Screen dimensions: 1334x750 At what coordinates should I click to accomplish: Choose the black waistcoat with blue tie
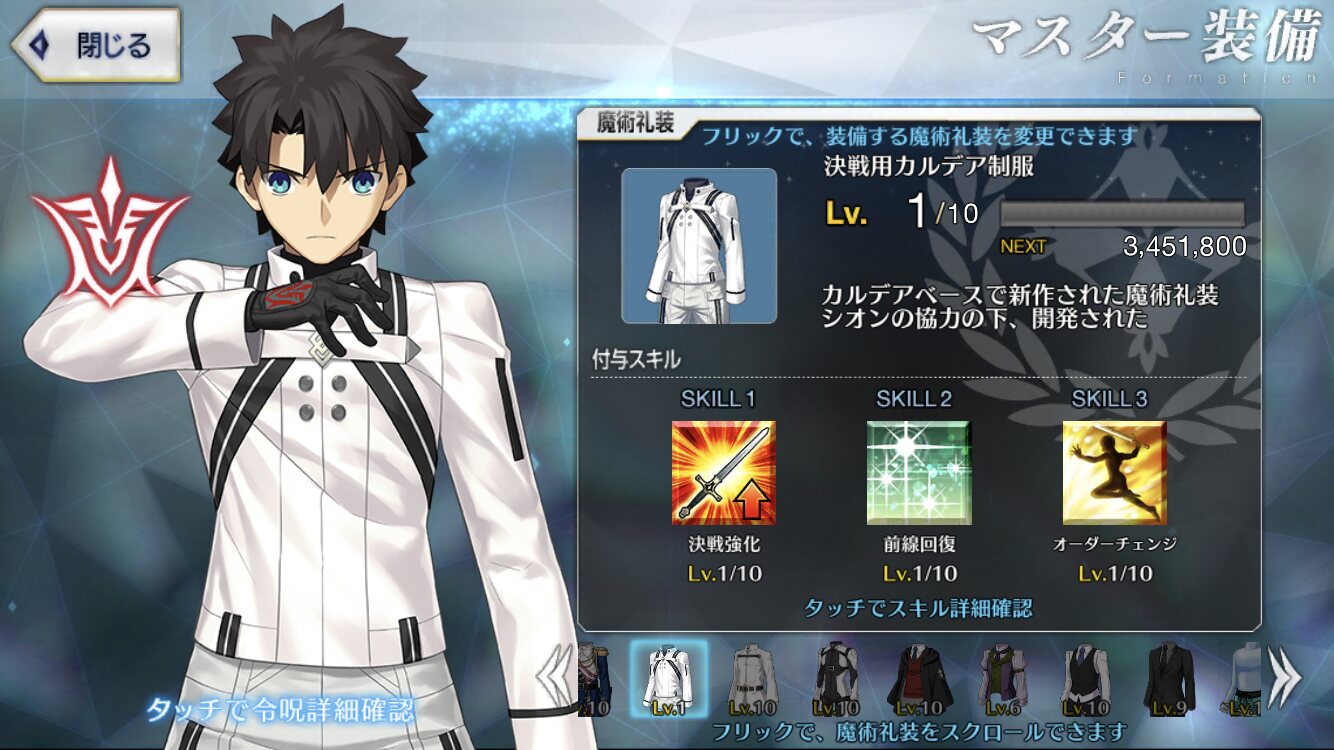1083,679
